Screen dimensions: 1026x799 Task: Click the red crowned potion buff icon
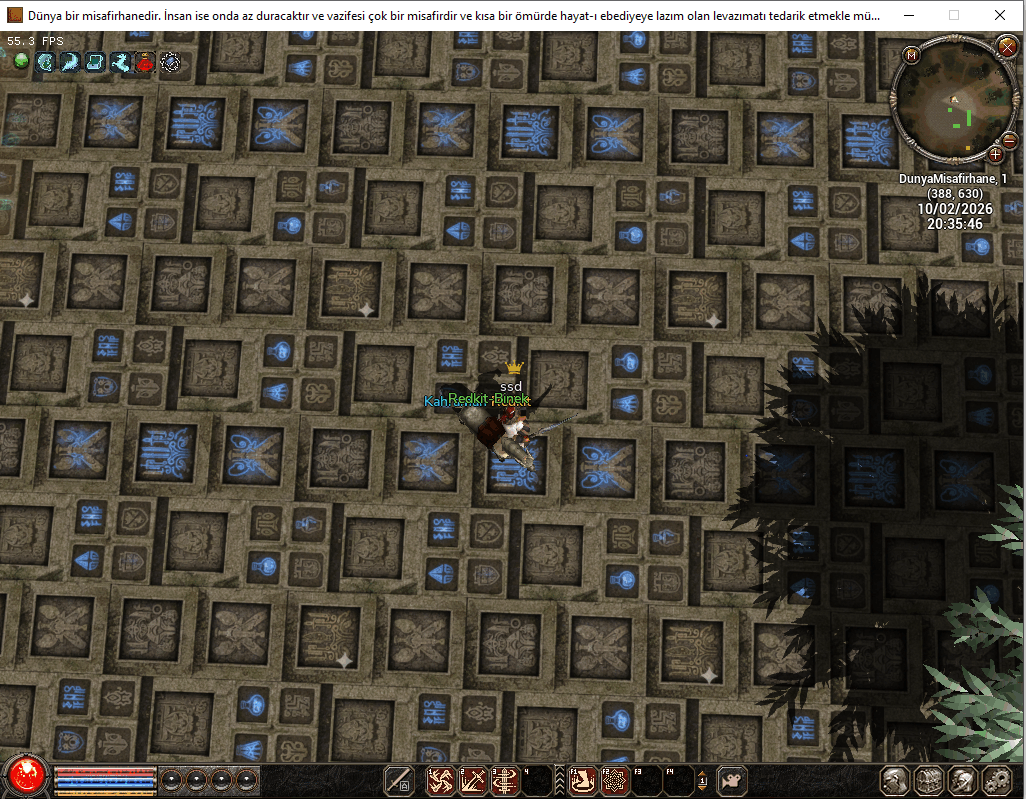146,62
